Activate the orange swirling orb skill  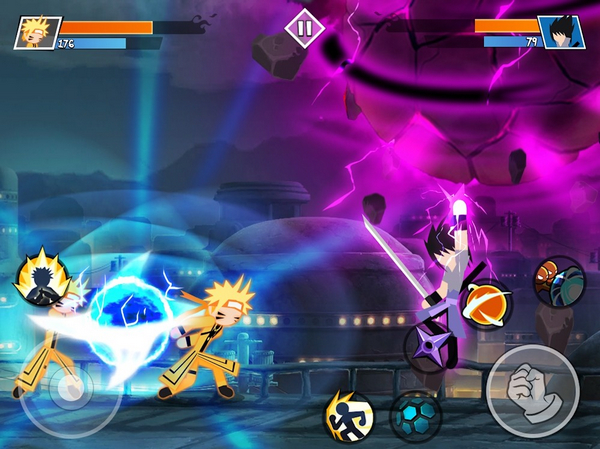pos(486,306)
